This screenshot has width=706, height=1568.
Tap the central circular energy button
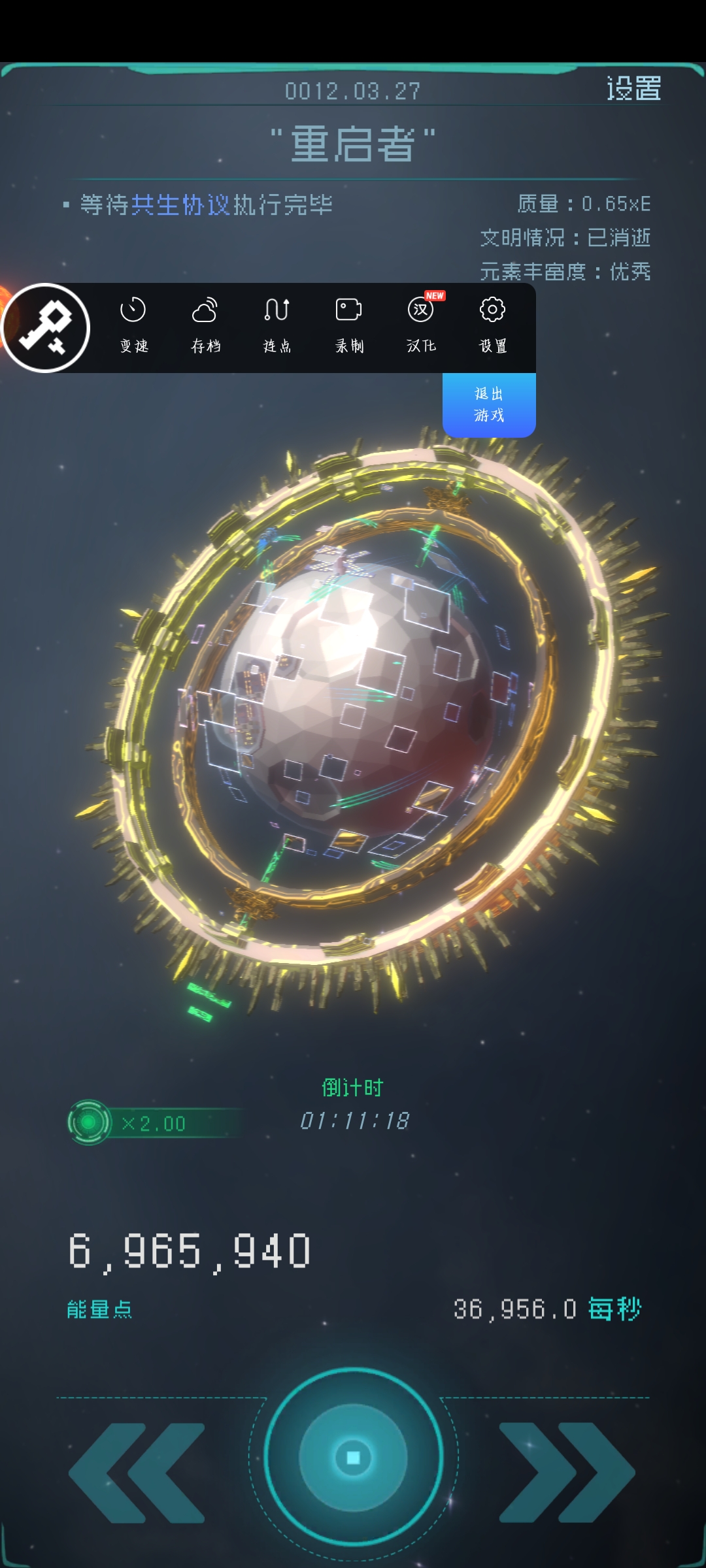click(353, 1457)
